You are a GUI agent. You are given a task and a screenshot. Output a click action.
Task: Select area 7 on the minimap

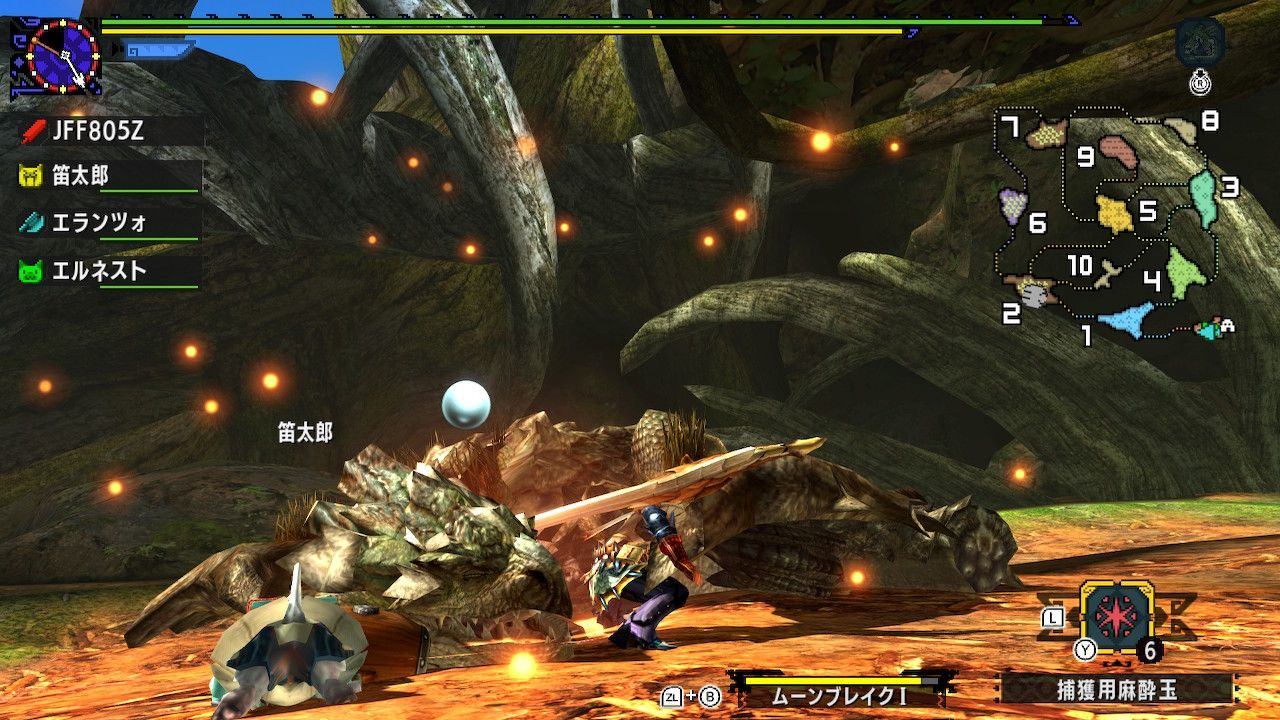1046,132
